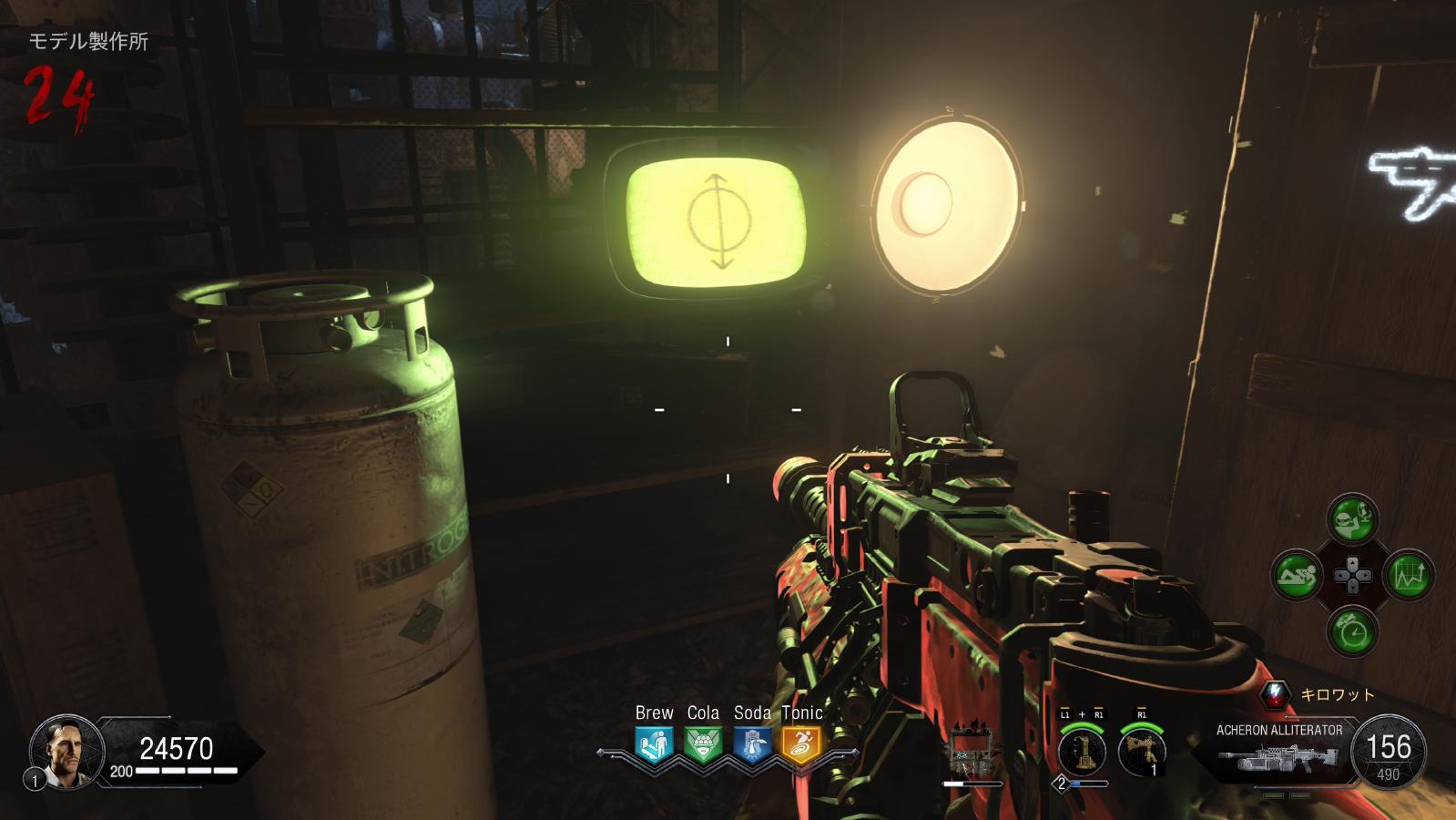Activate the rising chart elixir
1456x820 pixels.
click(x=1409, y=576)
